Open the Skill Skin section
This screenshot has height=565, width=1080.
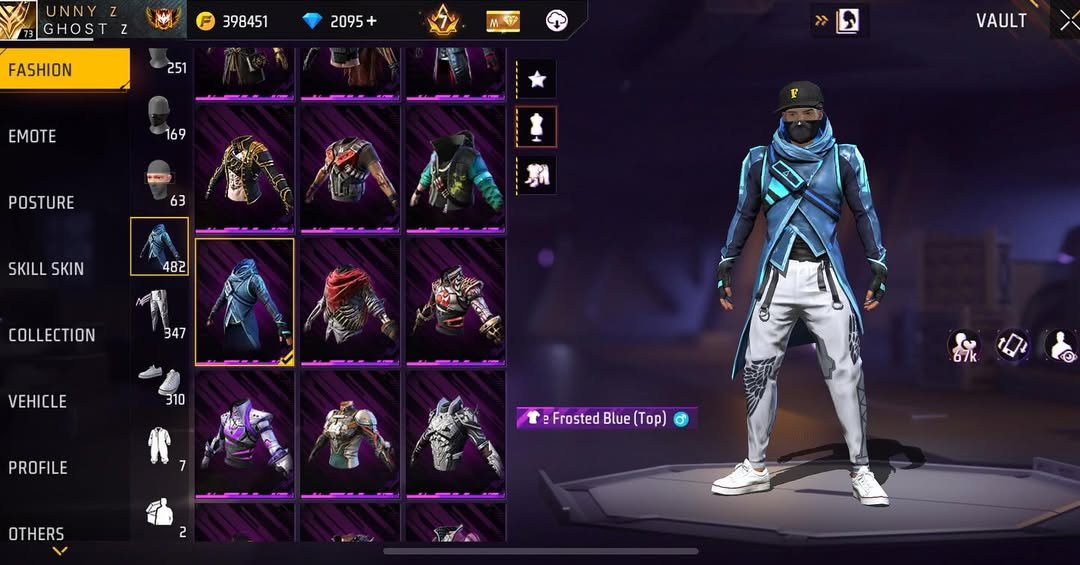(46, 268)
